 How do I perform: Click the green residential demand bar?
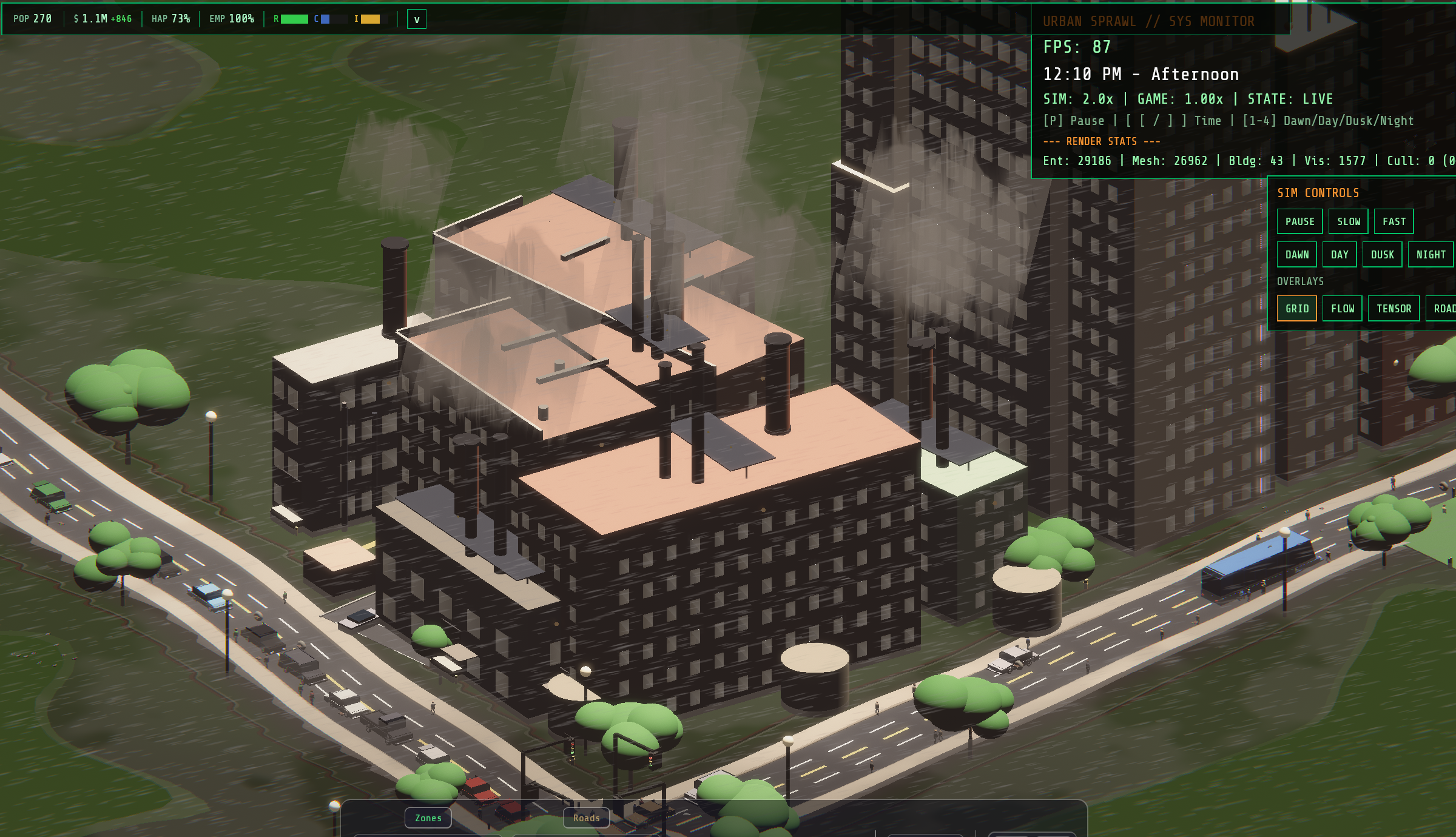coord(294,19)
